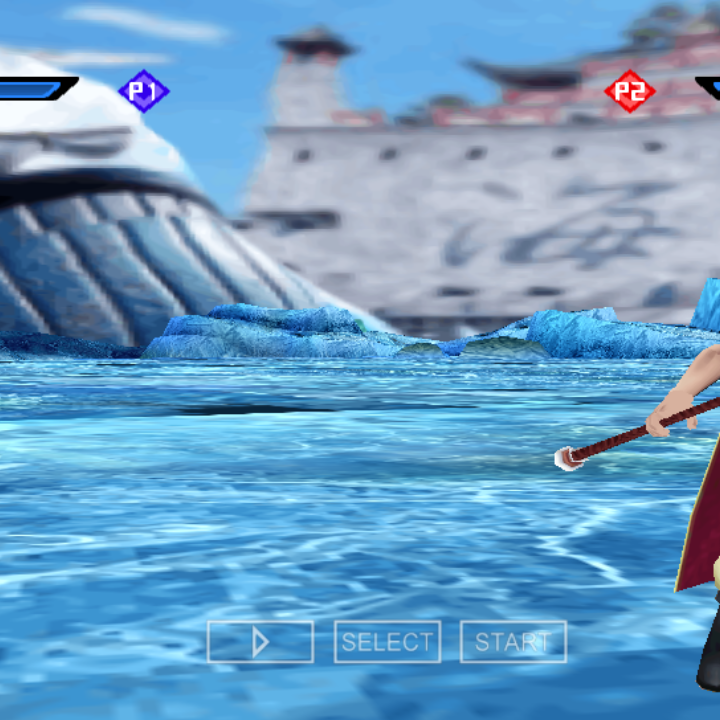Tap the SELECT overlay button
Screen dimensions: 720x720
click(387, 642)
